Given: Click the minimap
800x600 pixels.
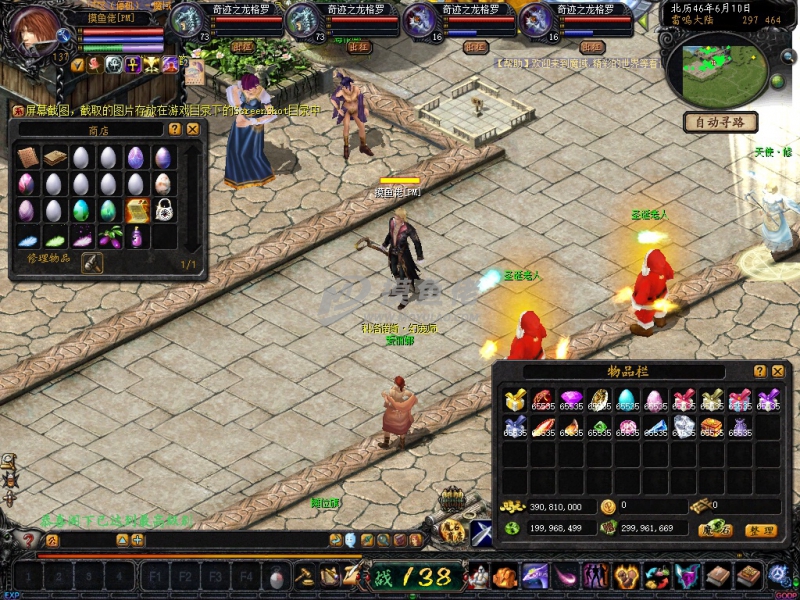Looking at the screenshot, I should 723,63.
